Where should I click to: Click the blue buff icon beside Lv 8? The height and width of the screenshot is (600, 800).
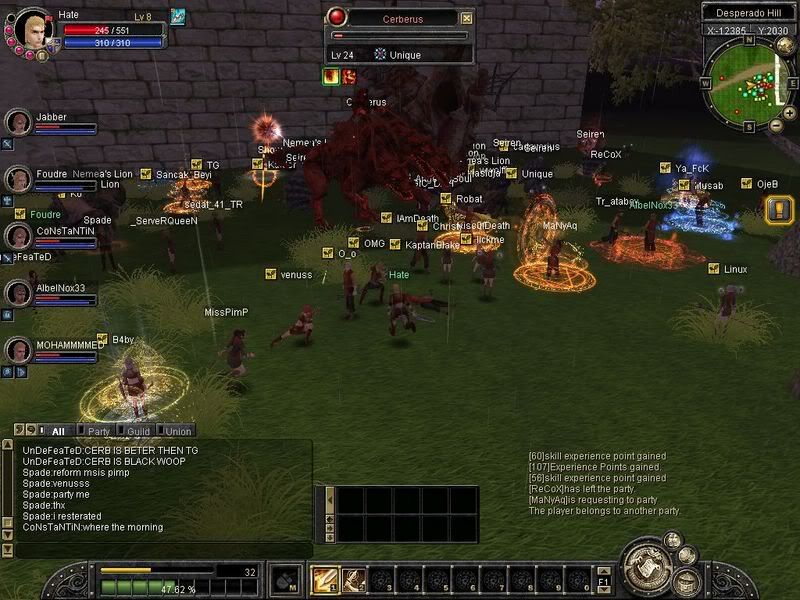pos(178,16)
